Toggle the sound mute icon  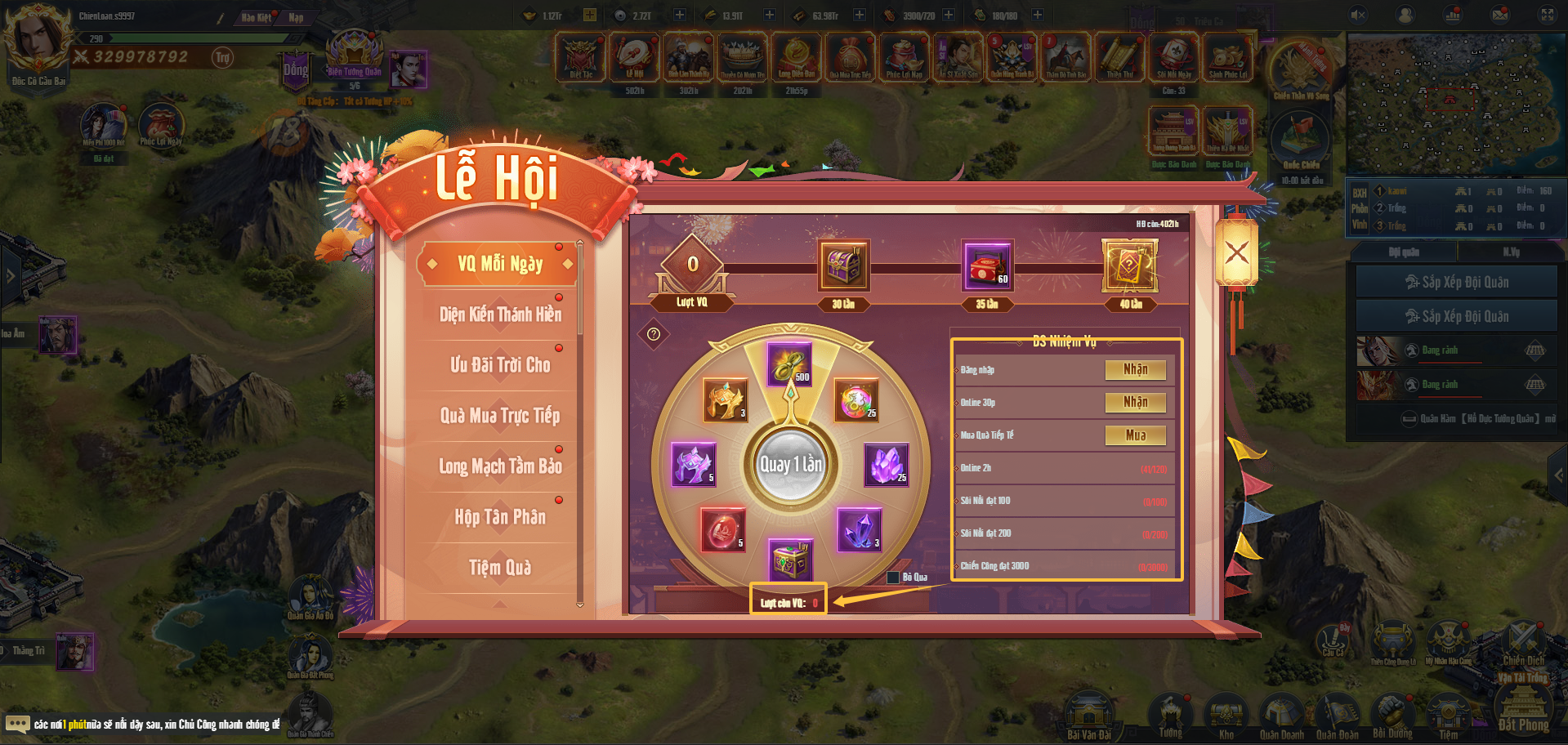1358,15
